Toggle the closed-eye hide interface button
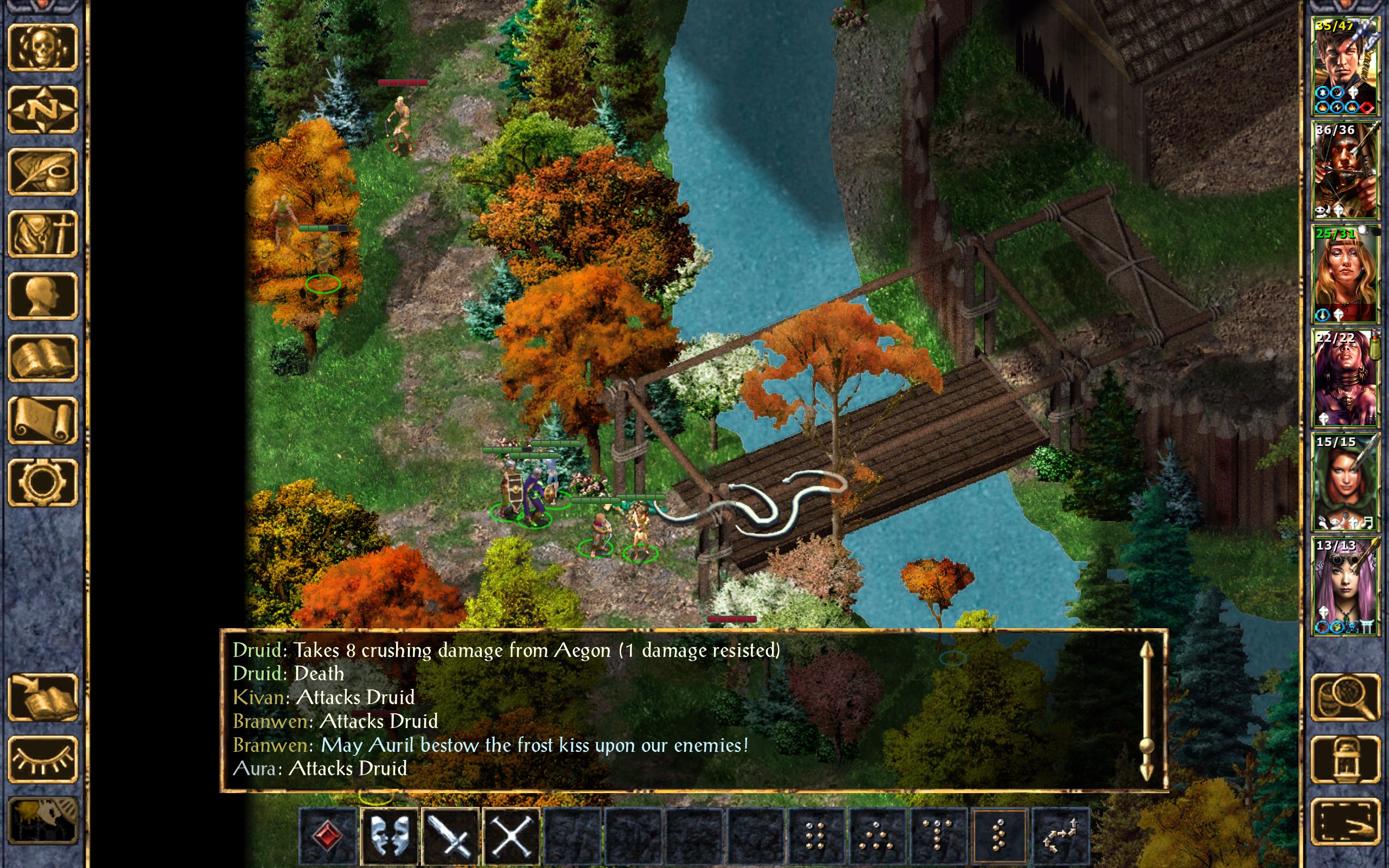The image size is (1389, 868). click(x=42, y=759)
